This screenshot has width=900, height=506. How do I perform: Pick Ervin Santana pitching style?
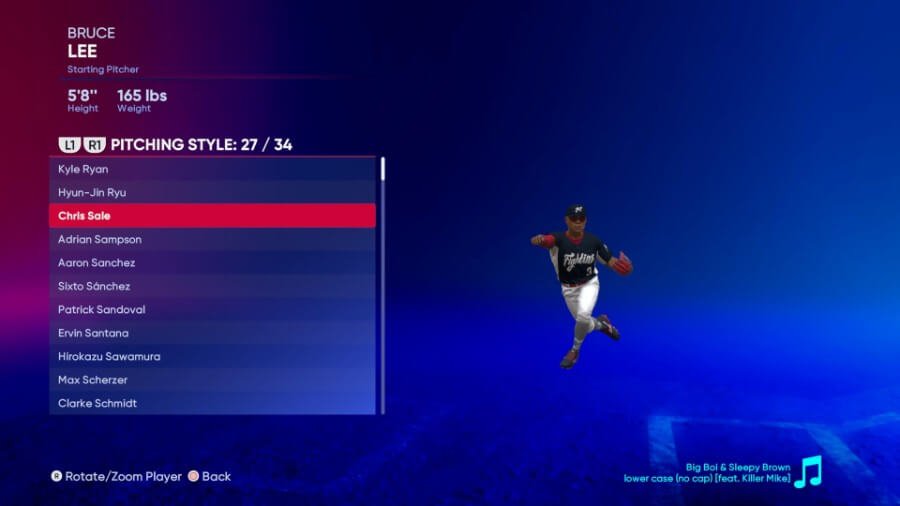212,333
